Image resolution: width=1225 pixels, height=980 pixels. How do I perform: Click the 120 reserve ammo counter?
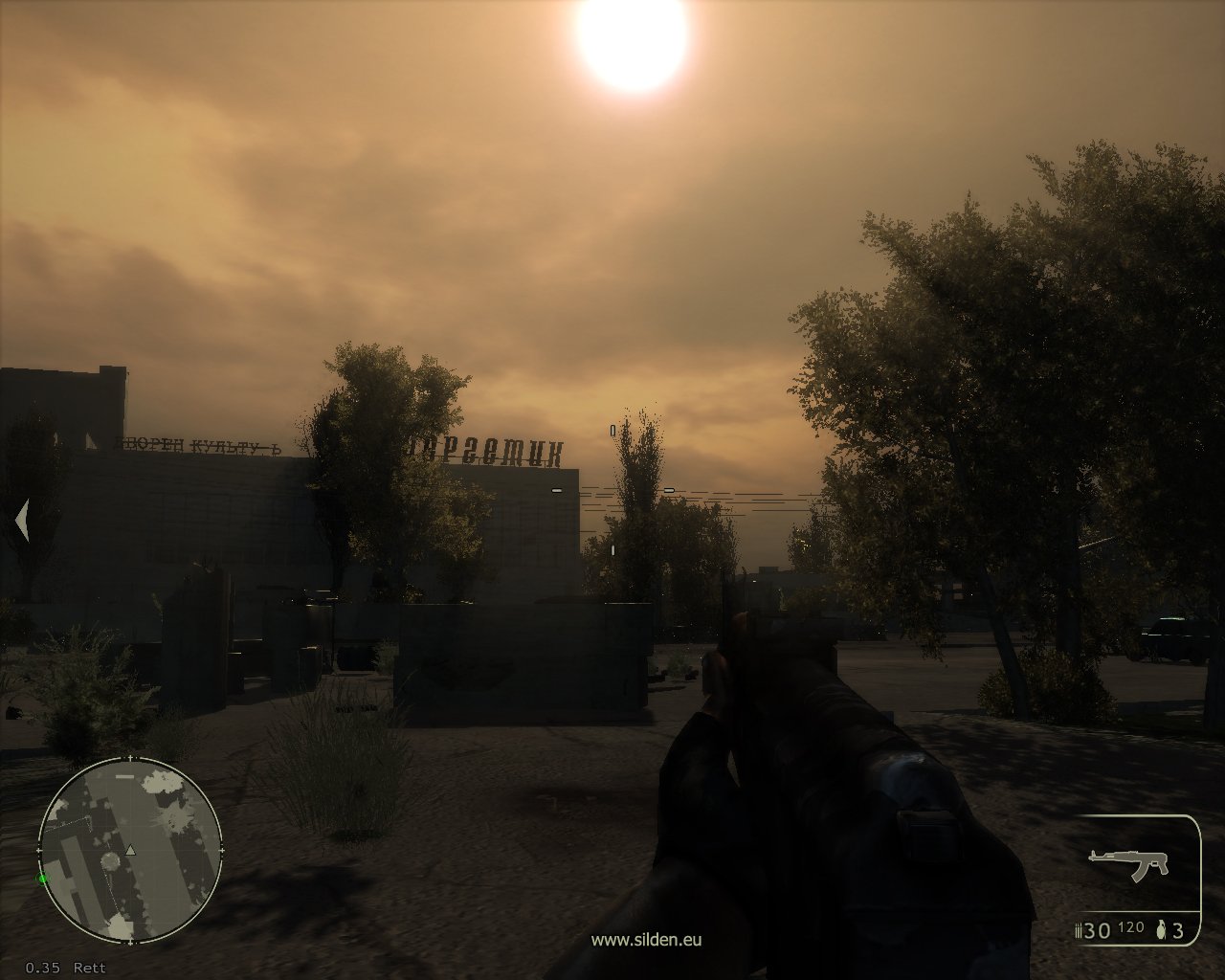click(1130, 928)
